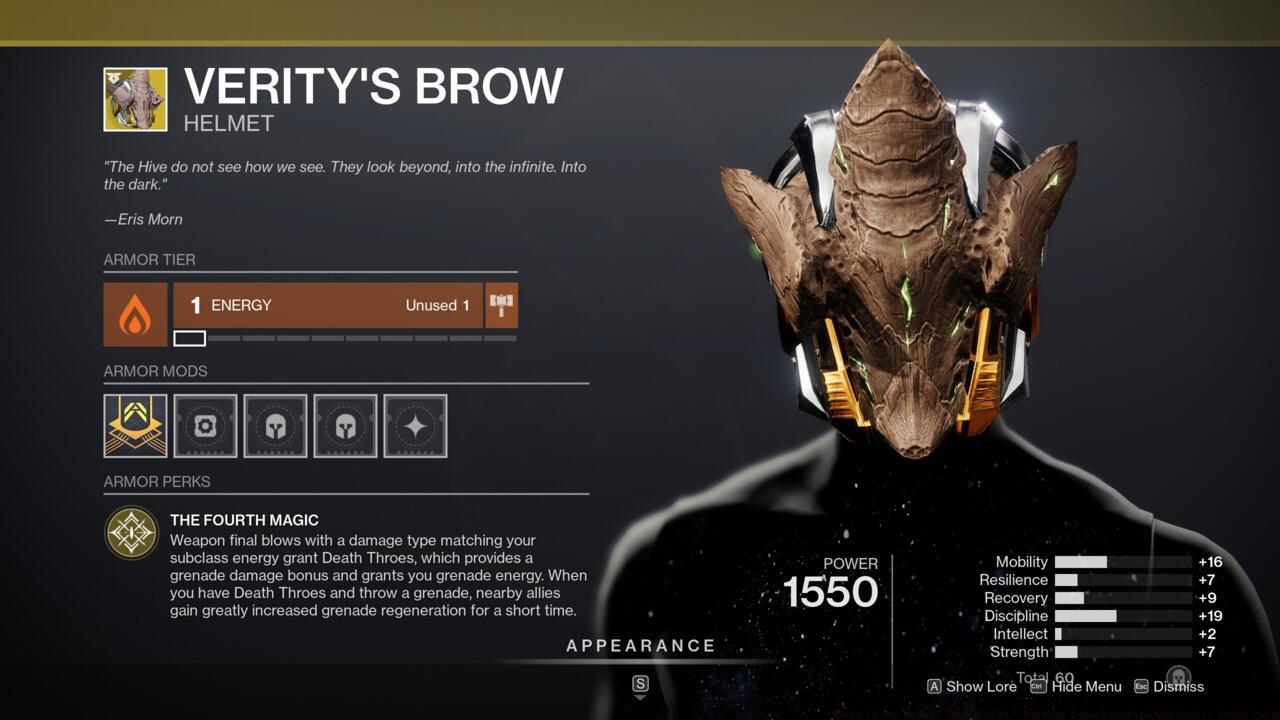Select the artifact mod sparkle socket
1280x720 pixels.
pos(414,425)
